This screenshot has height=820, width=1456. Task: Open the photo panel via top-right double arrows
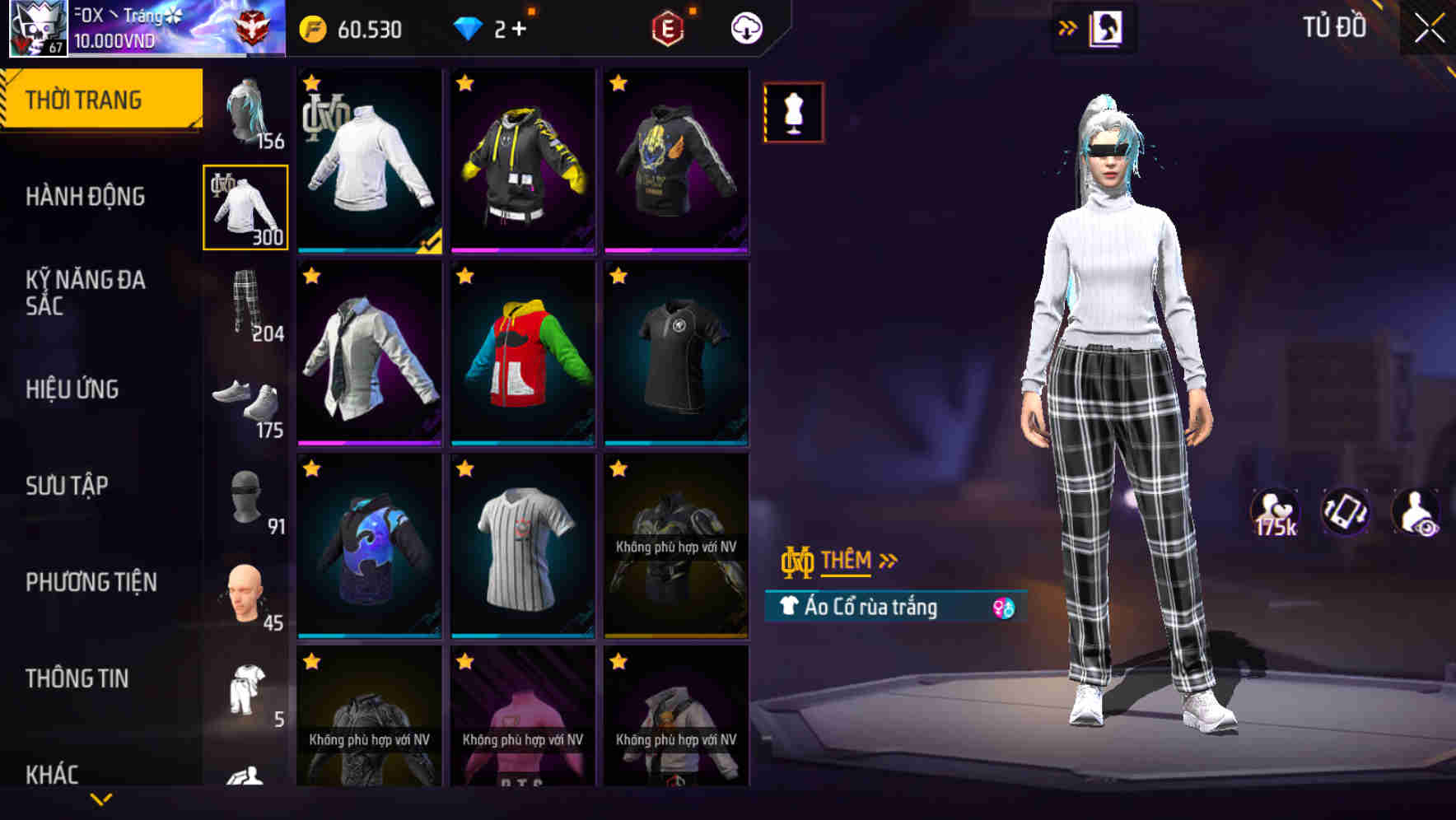[1067, 27]
